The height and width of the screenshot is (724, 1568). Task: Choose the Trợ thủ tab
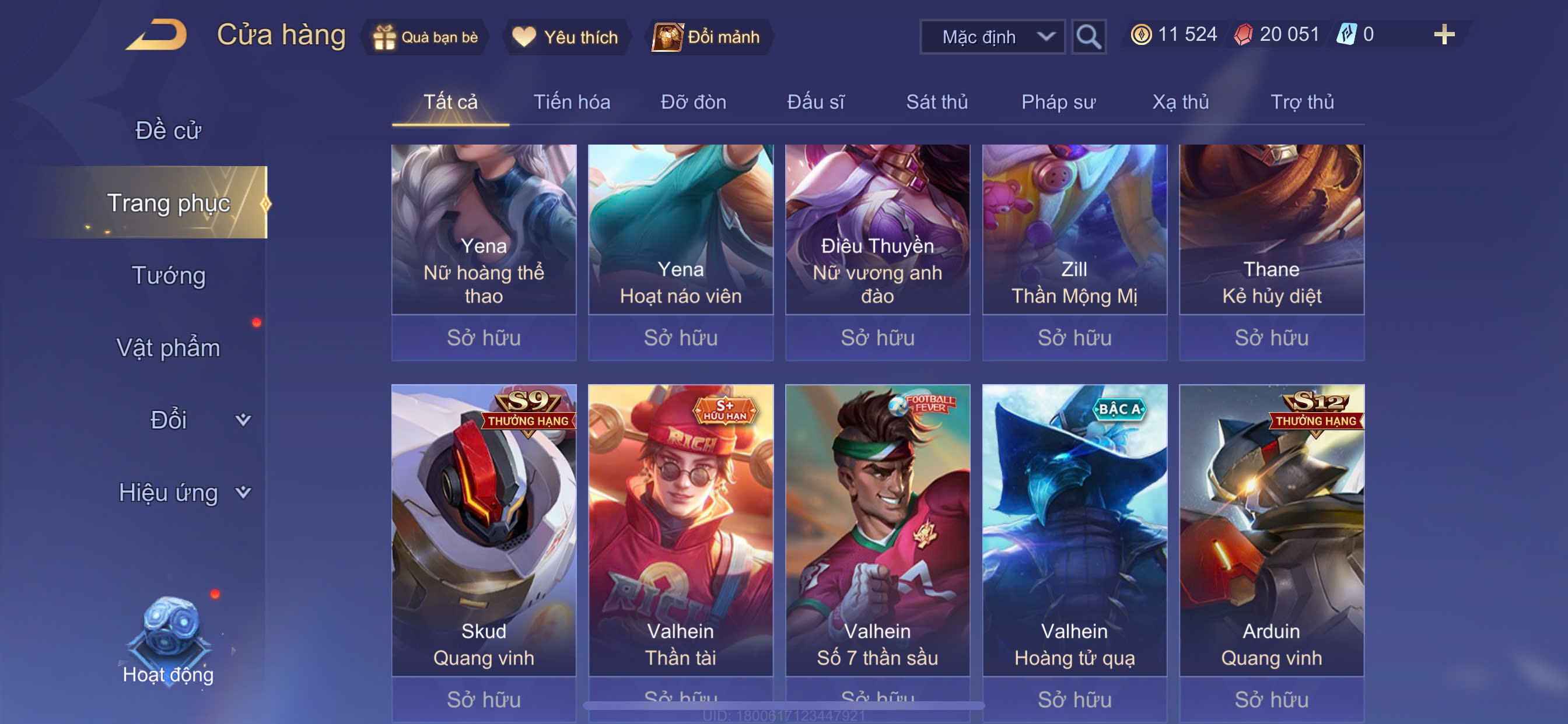click(x=1302, y=102)
